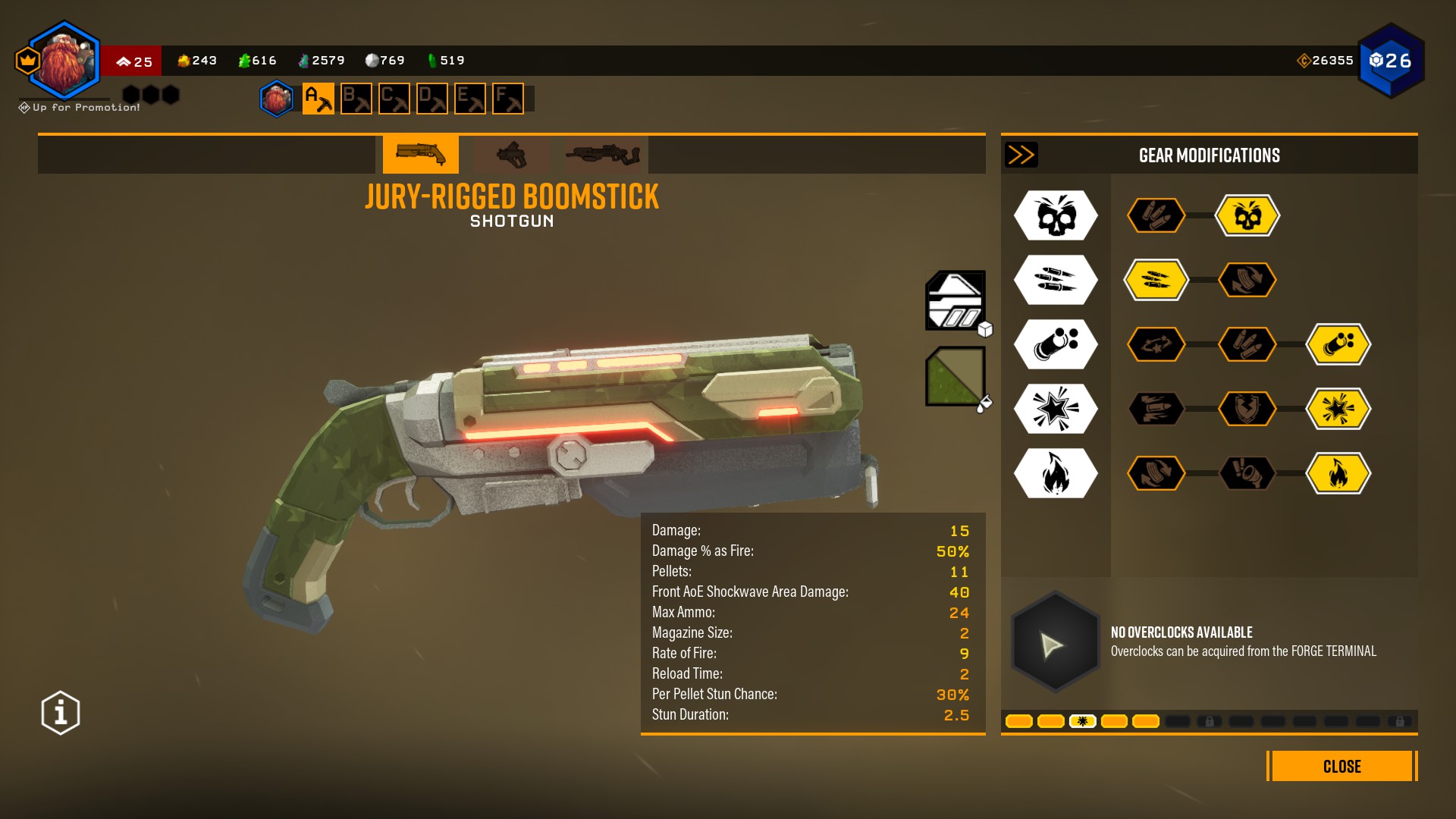Image resolution: width=1456 pixels, height=819 pixels.
Task: Select the yellow skull tier-one modification
Action: click(1247, 216)
